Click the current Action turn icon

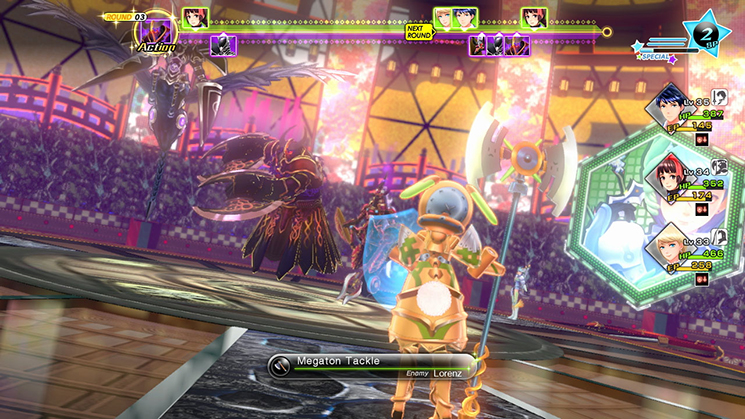click(153, 34)
